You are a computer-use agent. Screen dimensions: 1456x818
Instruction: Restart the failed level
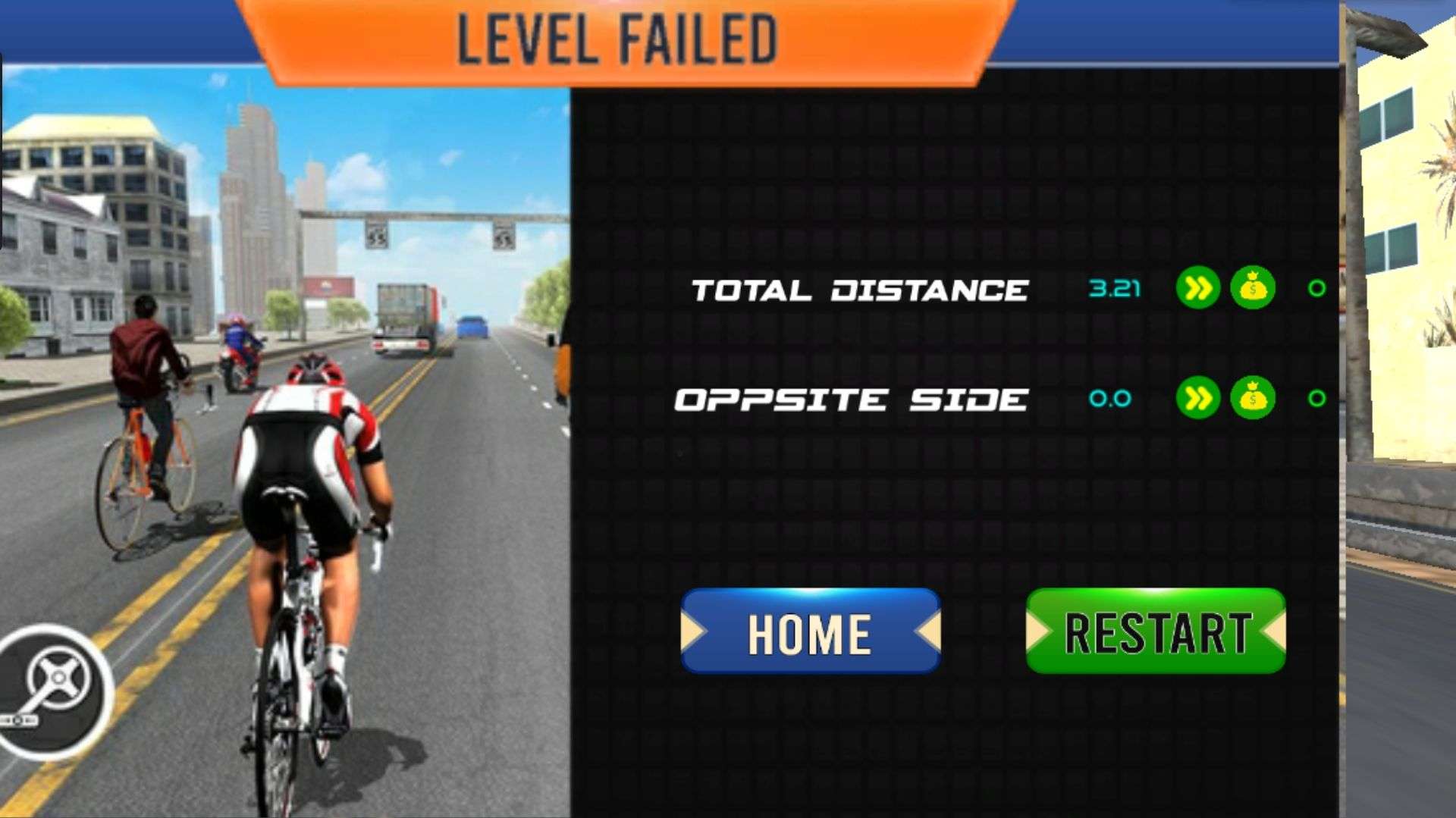click(x=1155, y=632)
